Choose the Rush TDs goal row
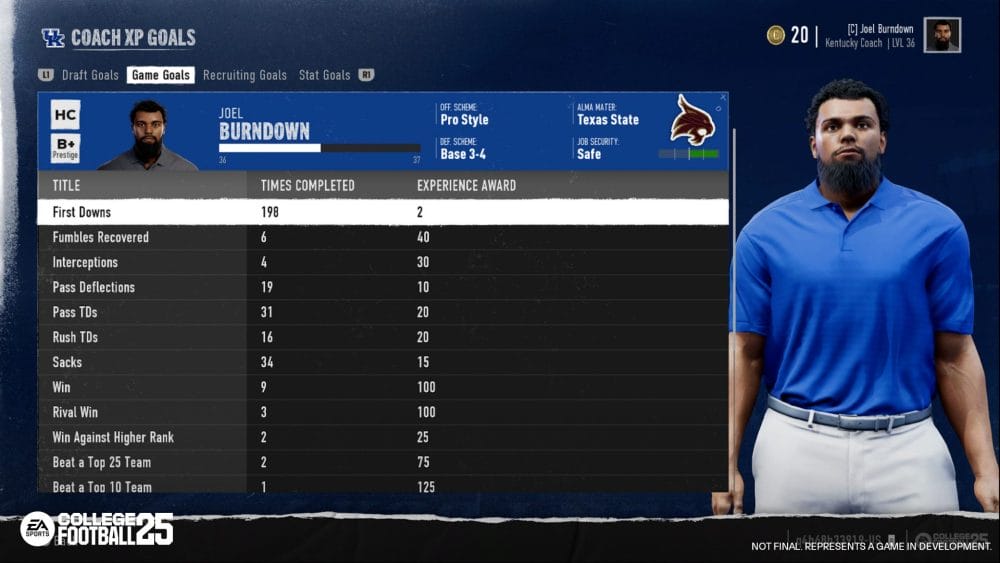Viewport: 1000px width, 563px height. [382, 337]
